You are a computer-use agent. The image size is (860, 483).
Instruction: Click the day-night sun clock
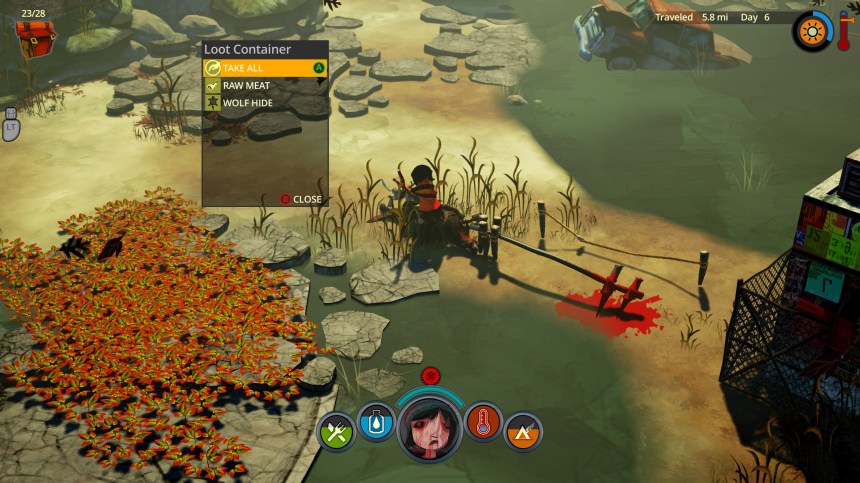click(x=810, y=31)
